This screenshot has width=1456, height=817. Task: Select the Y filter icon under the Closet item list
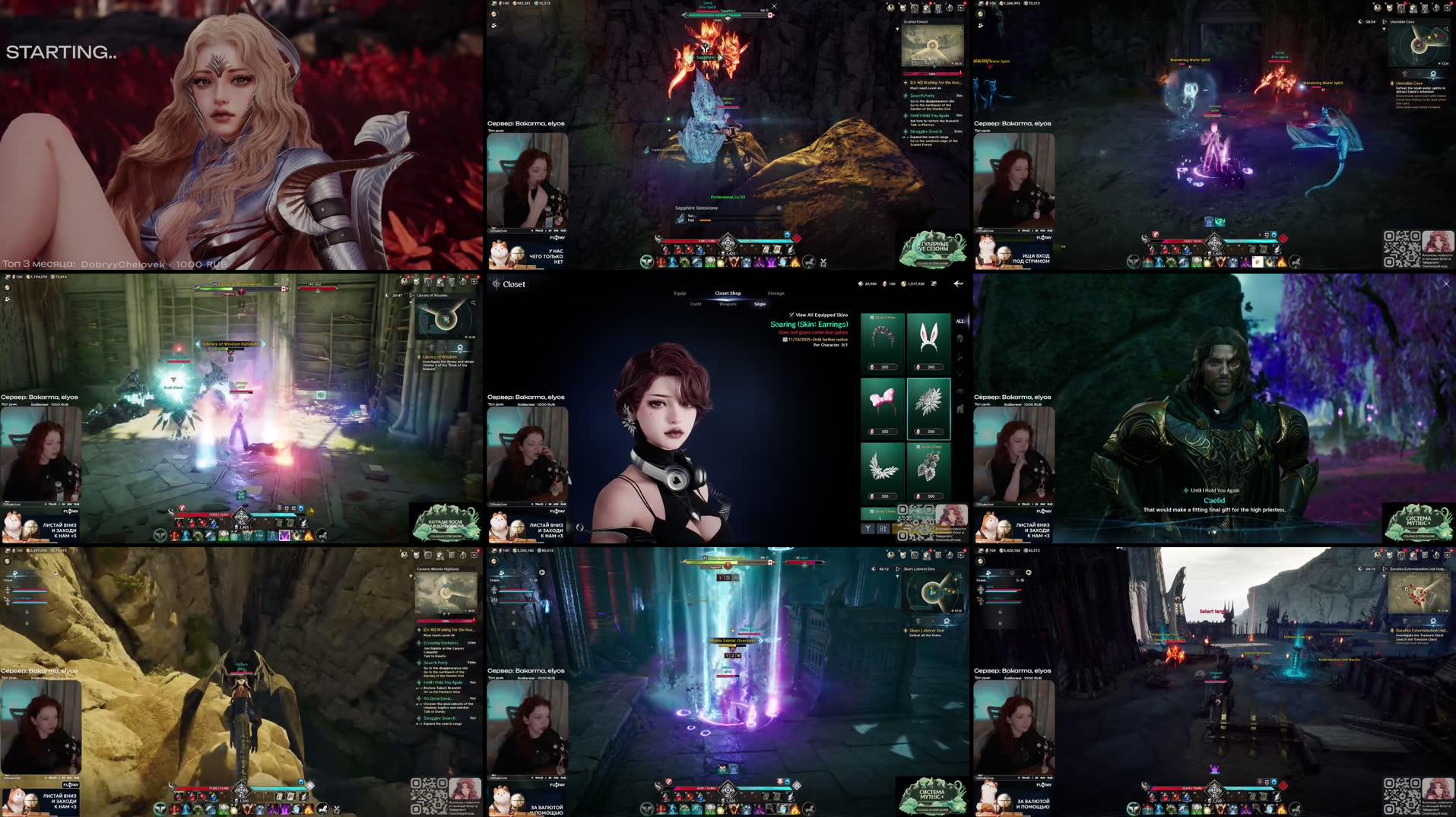[x=868, y=528]
